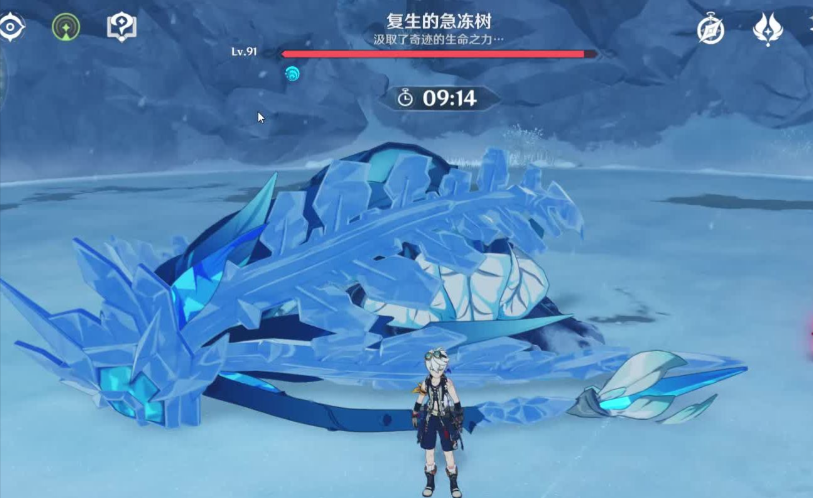Open the compass Adventurer Handbook icon
Image resolution: width=813 pixels, height=498 pixels.
pos(712,30)
